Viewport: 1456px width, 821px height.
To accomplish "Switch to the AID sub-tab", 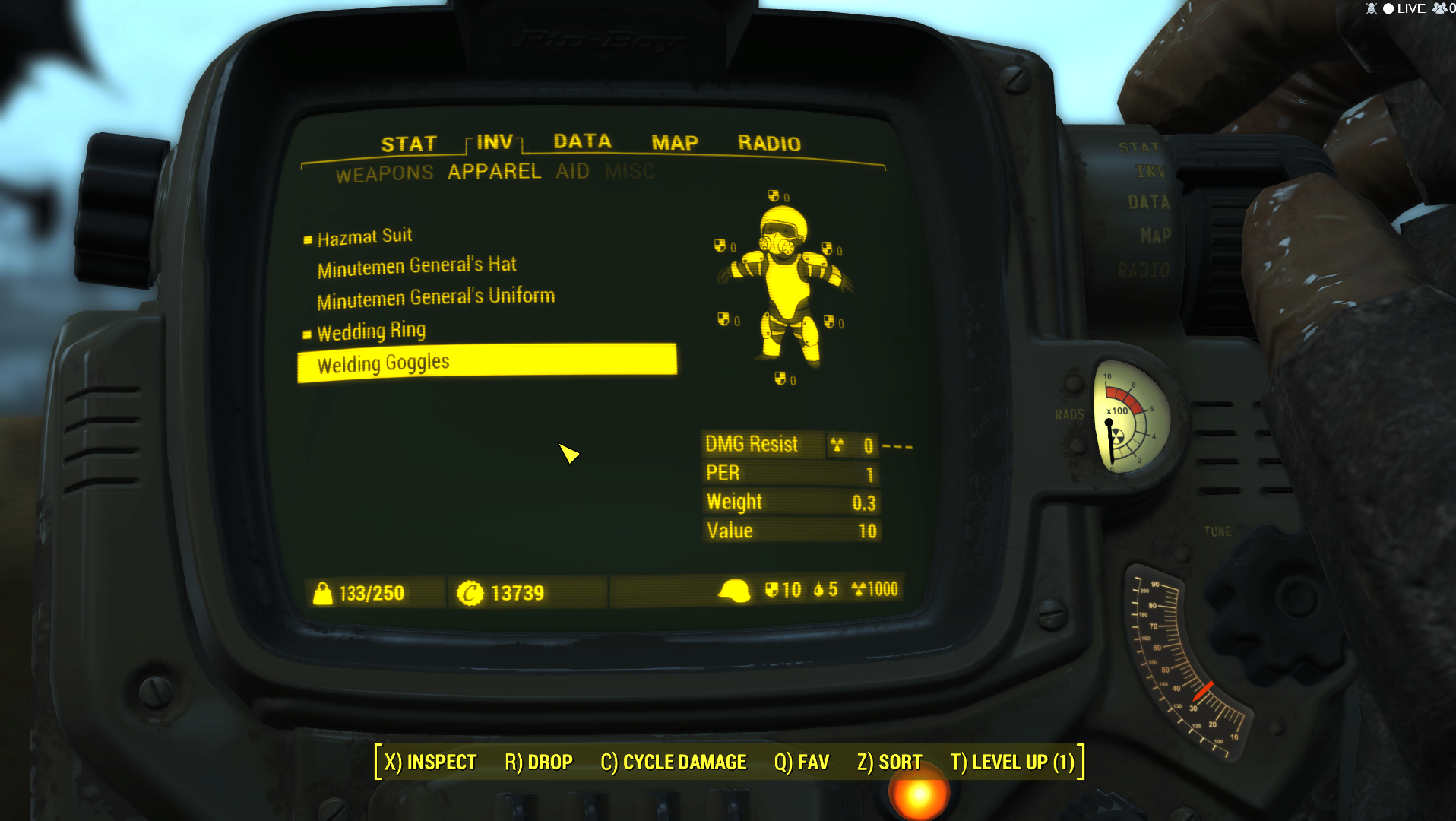I will coord(572,172).
